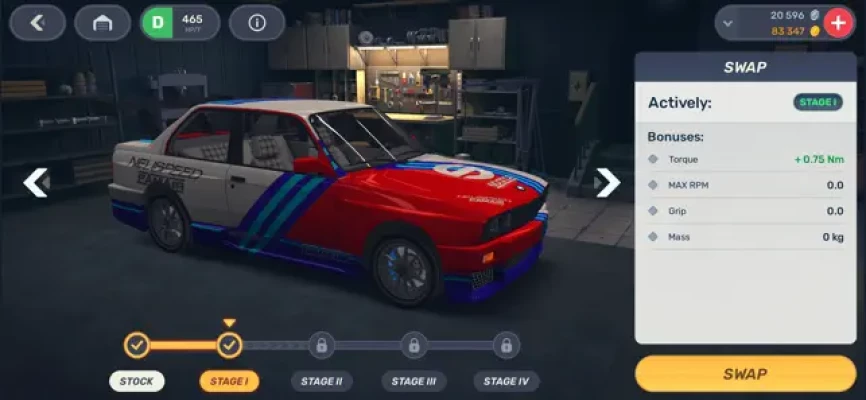Click the Stage IV padlock node
The width and height of the screenshot is (866, 400).
pyautogui.click(x=506, y=346)
